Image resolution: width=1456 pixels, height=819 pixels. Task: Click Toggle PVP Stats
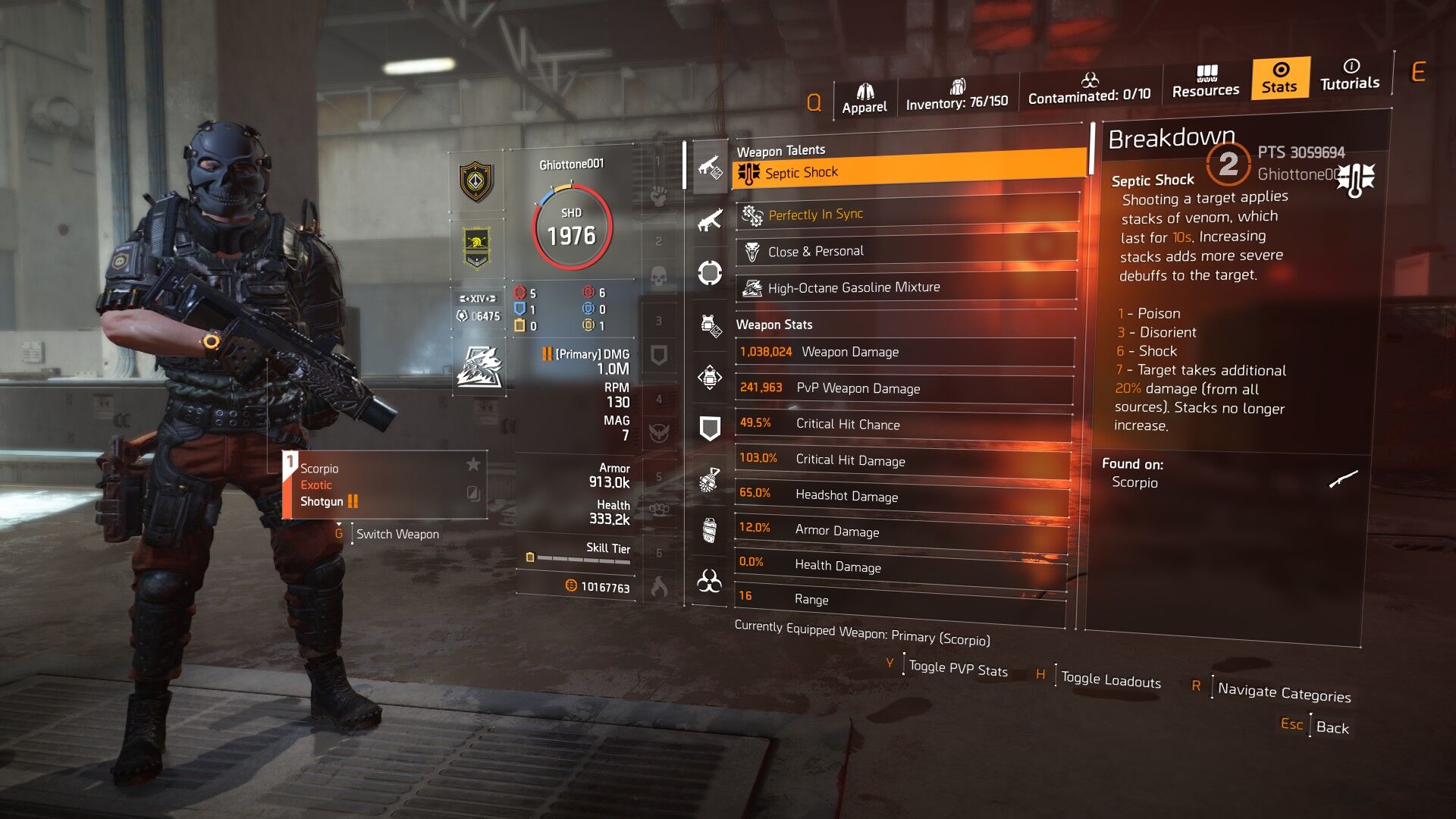(958, 669)
